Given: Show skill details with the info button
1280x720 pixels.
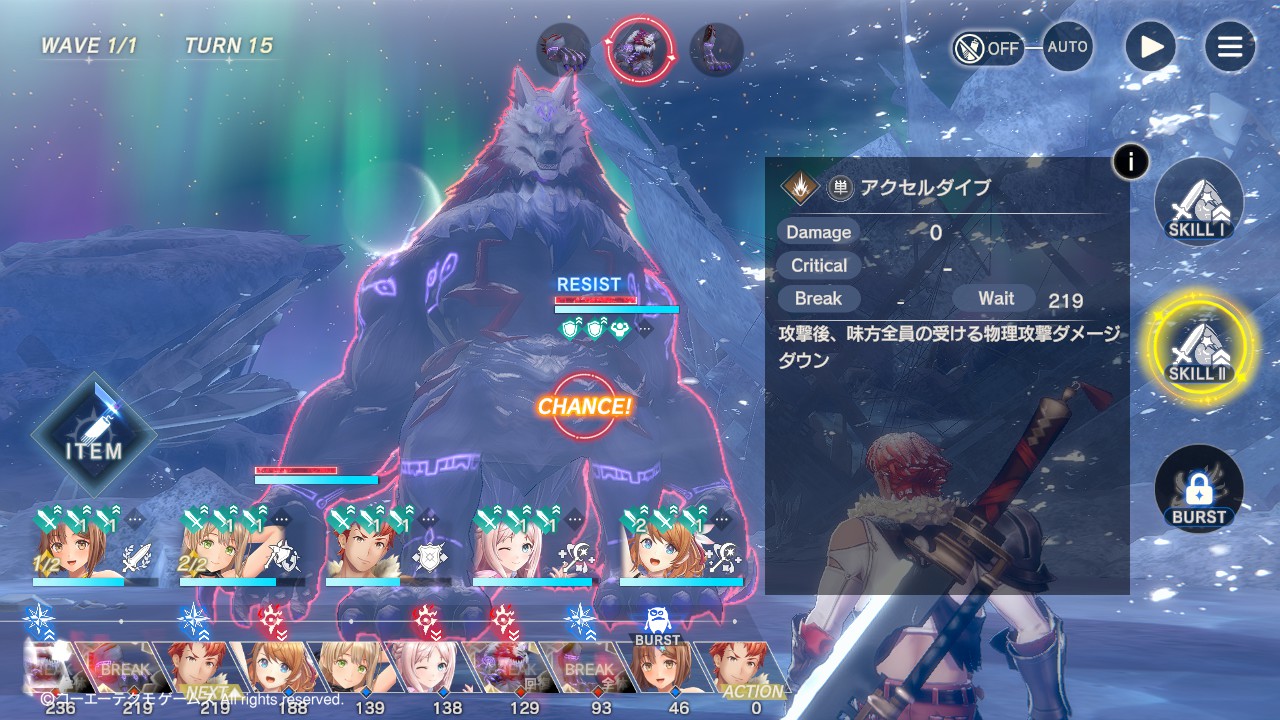Looking at the screenshot, I should [1130, 161].
